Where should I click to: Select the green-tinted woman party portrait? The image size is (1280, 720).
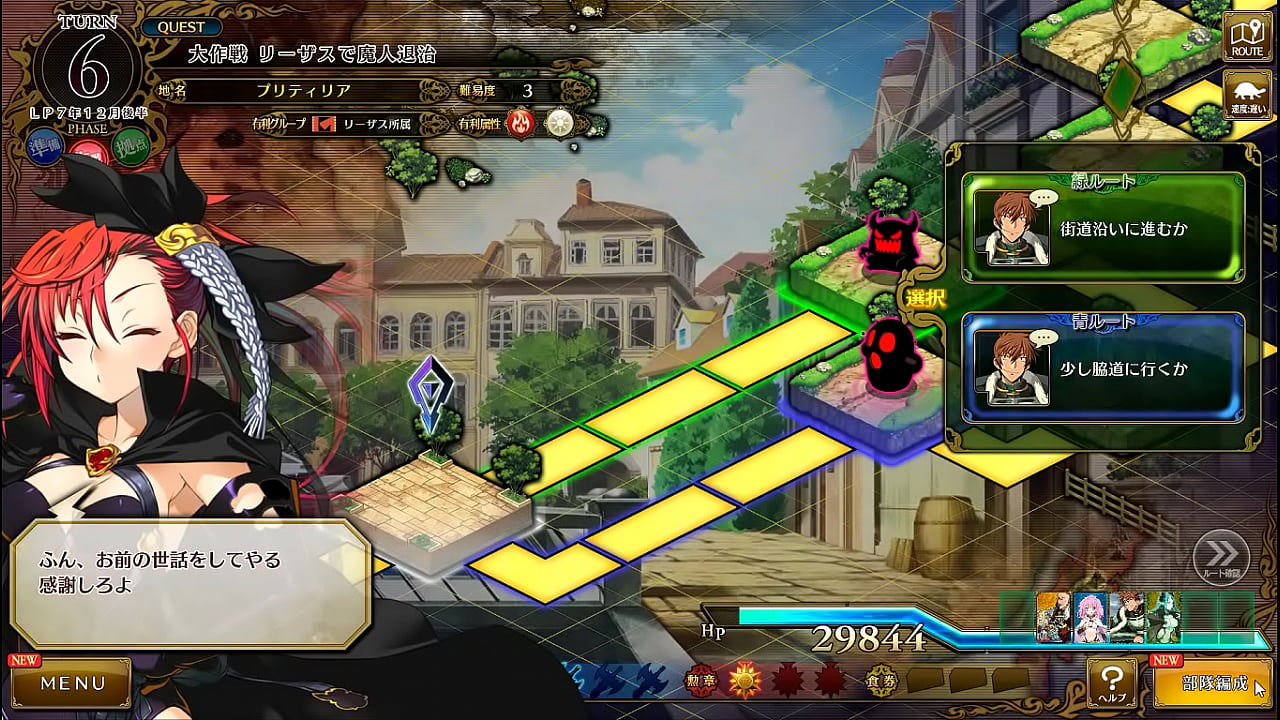(1163, 617)
